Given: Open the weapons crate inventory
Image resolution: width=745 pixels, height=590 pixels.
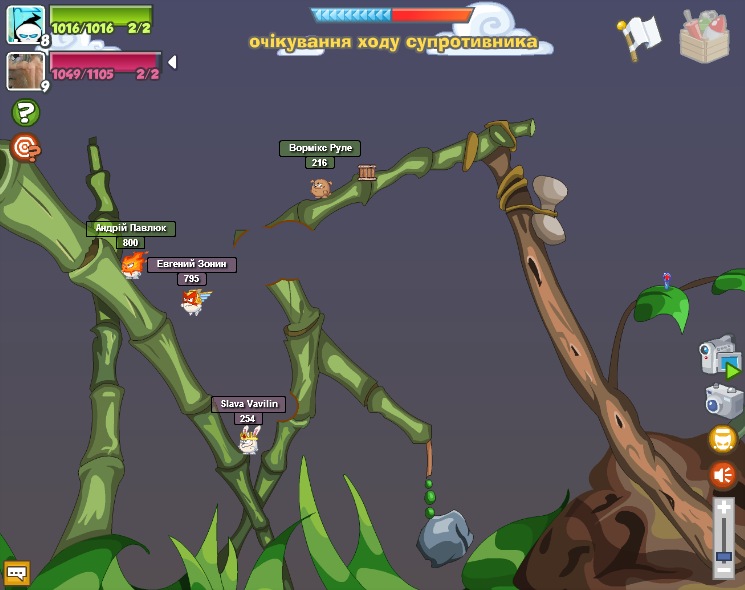Looking at the screenshot, I should [x=704, y=37].
